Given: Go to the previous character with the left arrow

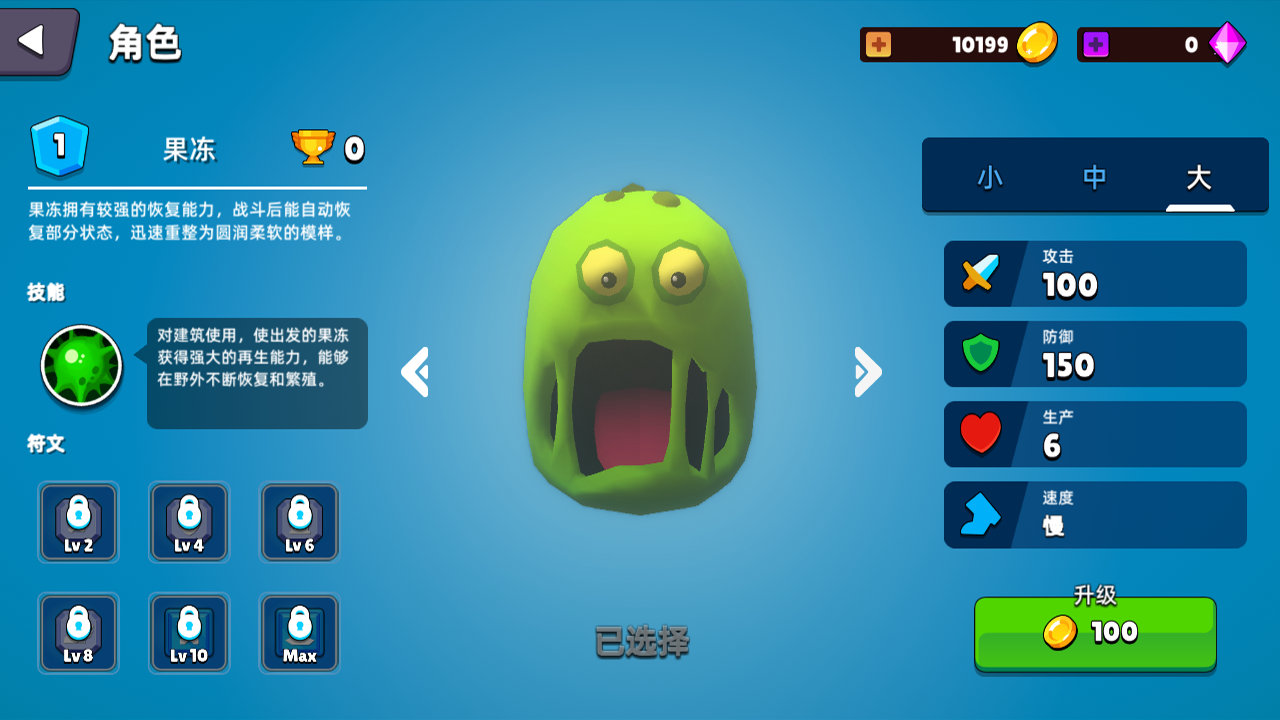Looking at the screenshot, I should 415,371.
